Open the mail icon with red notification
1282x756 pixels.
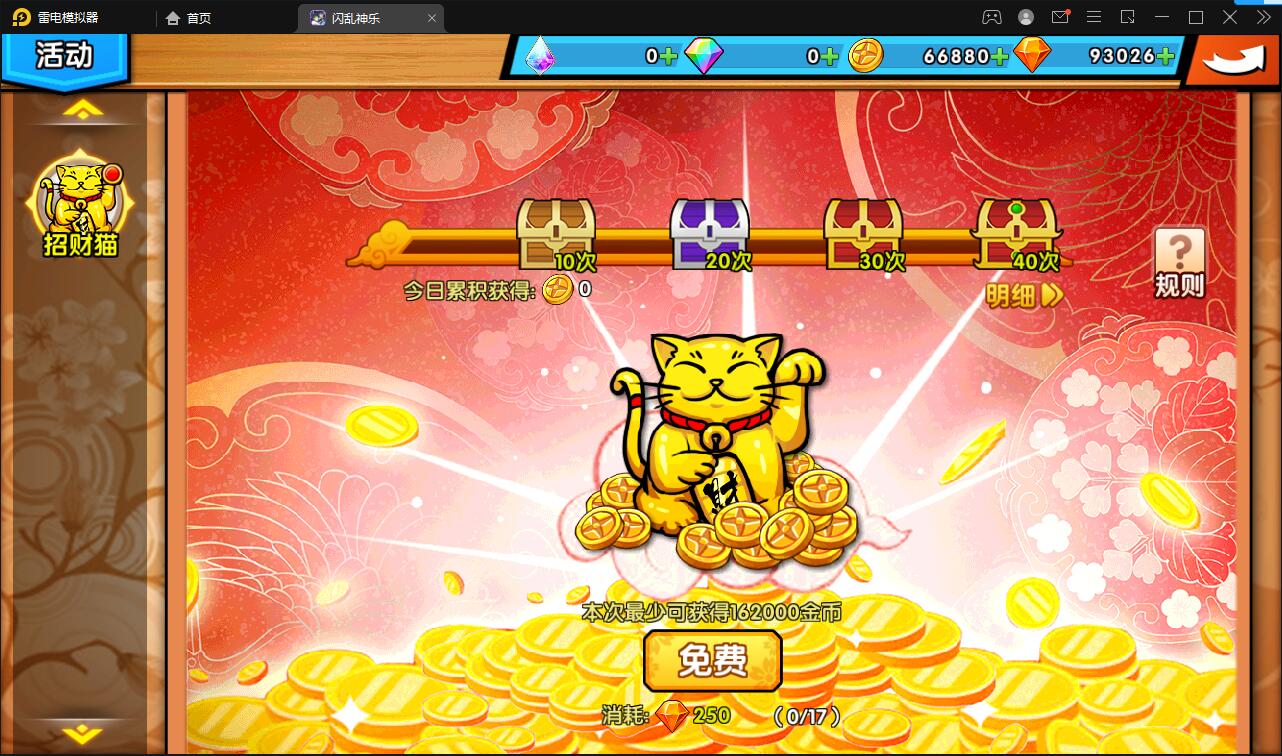(1062, 17)
